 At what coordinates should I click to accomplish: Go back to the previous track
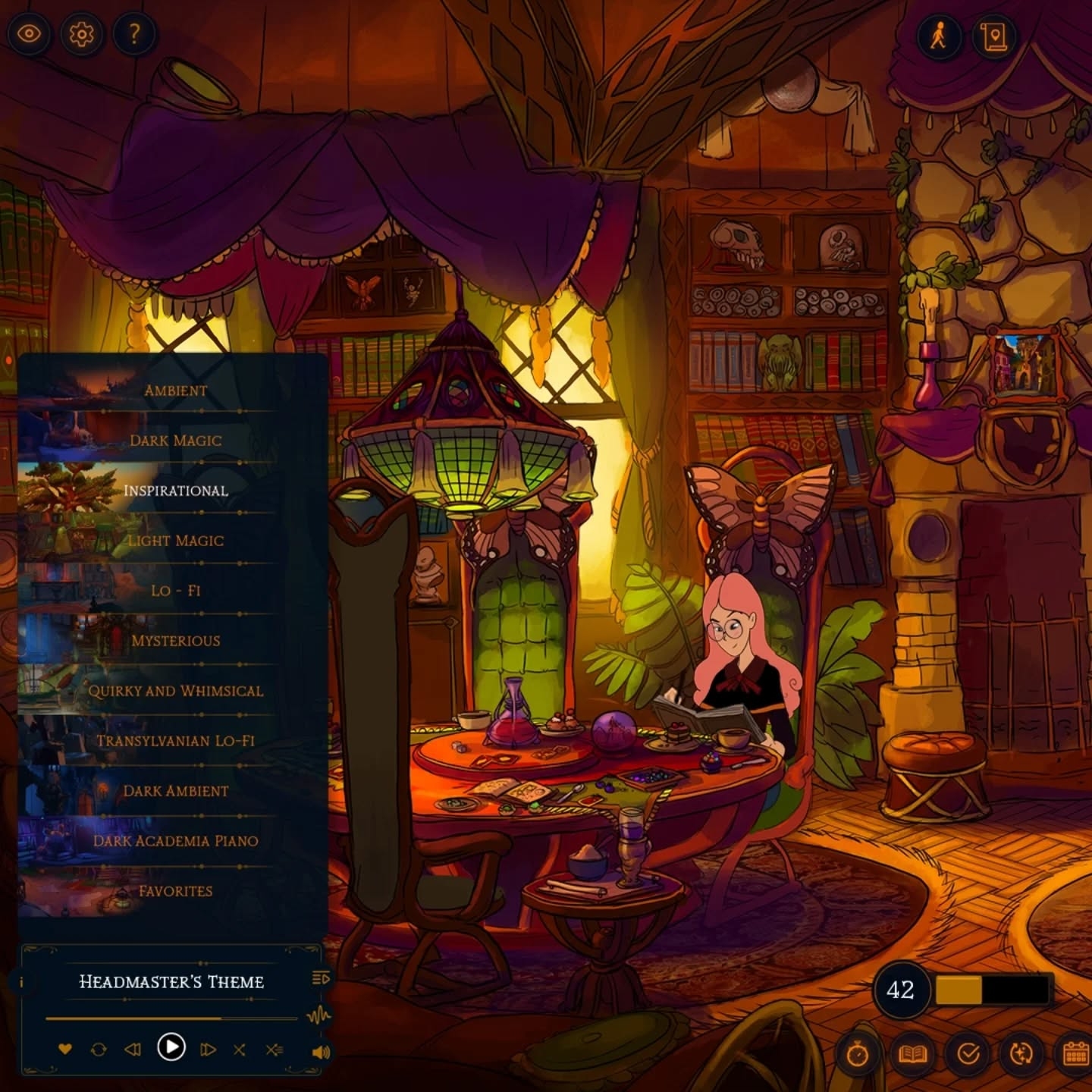click(133, 1050)
